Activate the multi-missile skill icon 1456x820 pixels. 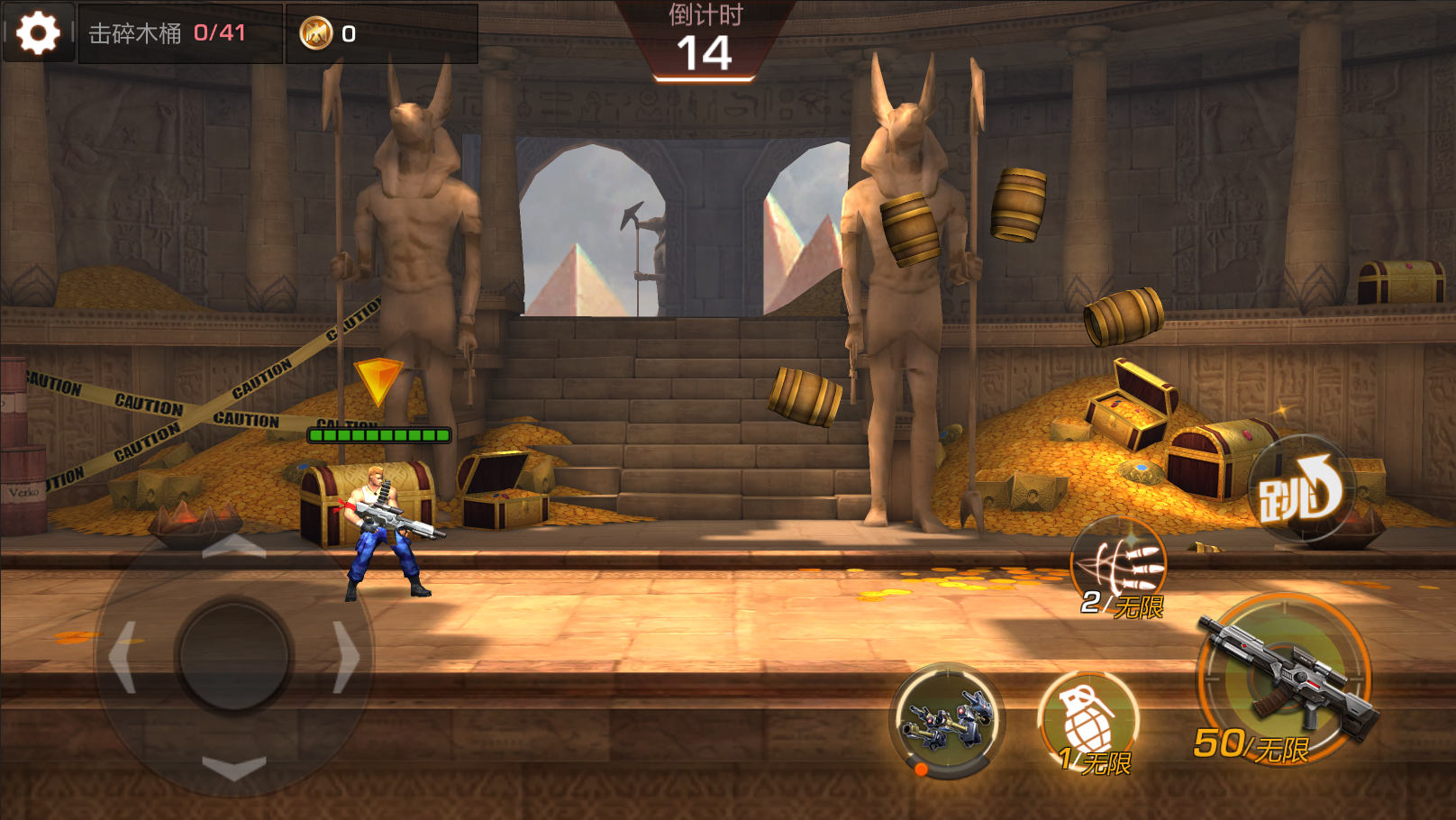[1119, 565]
